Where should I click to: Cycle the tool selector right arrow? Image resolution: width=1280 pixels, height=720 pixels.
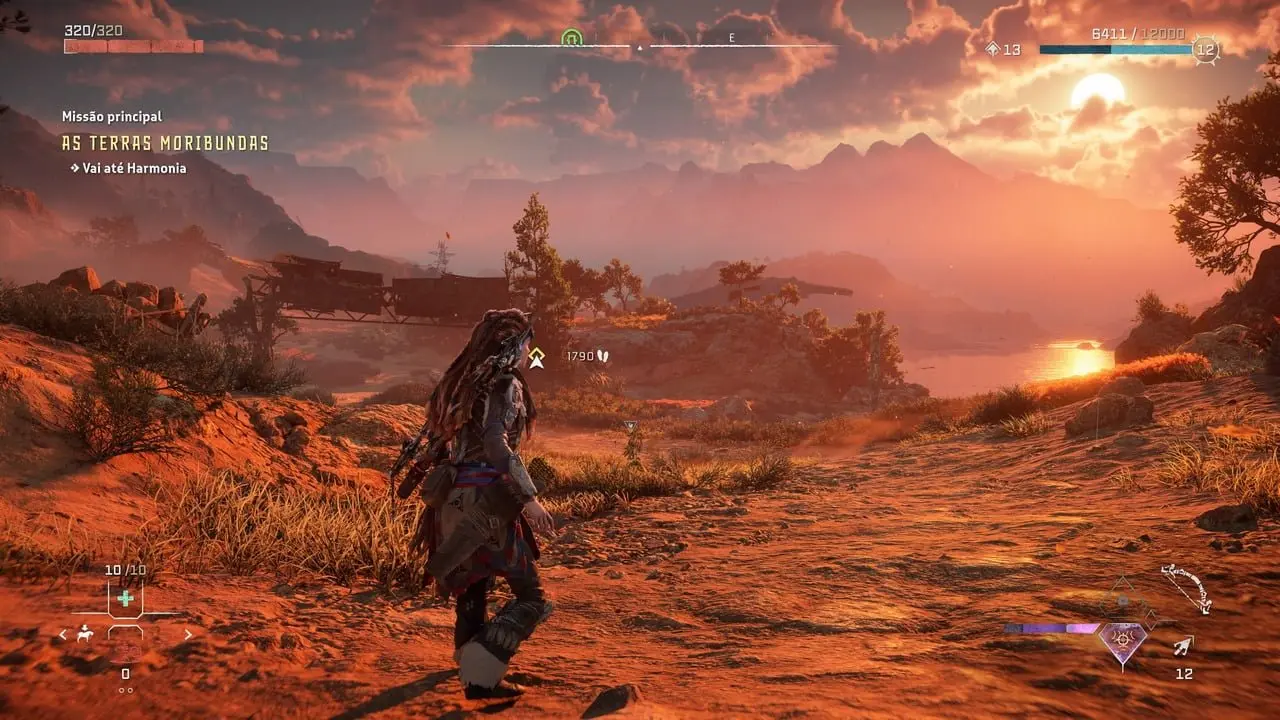pyautogui.click(x=187, y=634)
